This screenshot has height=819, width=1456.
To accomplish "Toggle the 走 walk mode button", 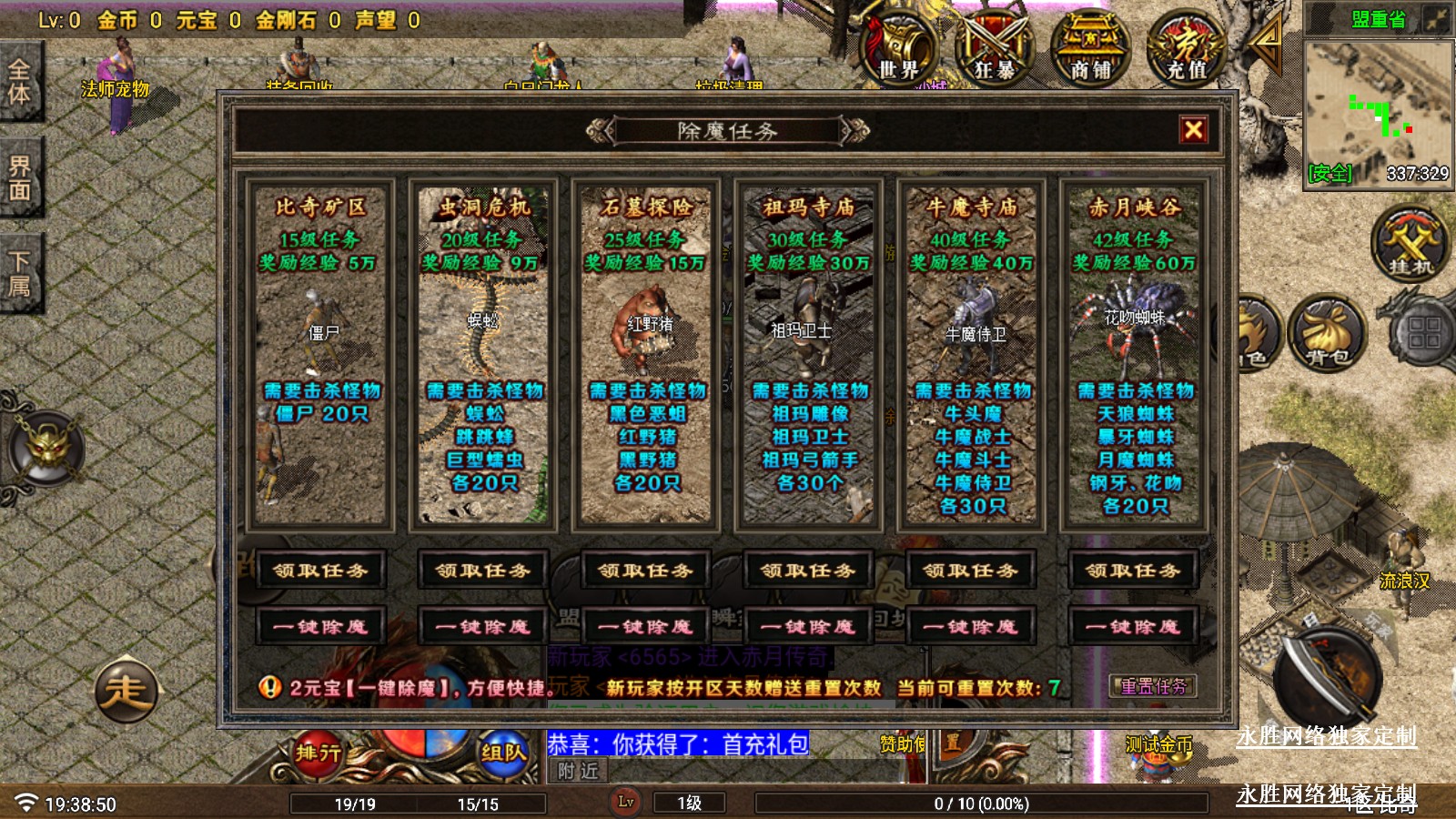I will pos(126,692).
